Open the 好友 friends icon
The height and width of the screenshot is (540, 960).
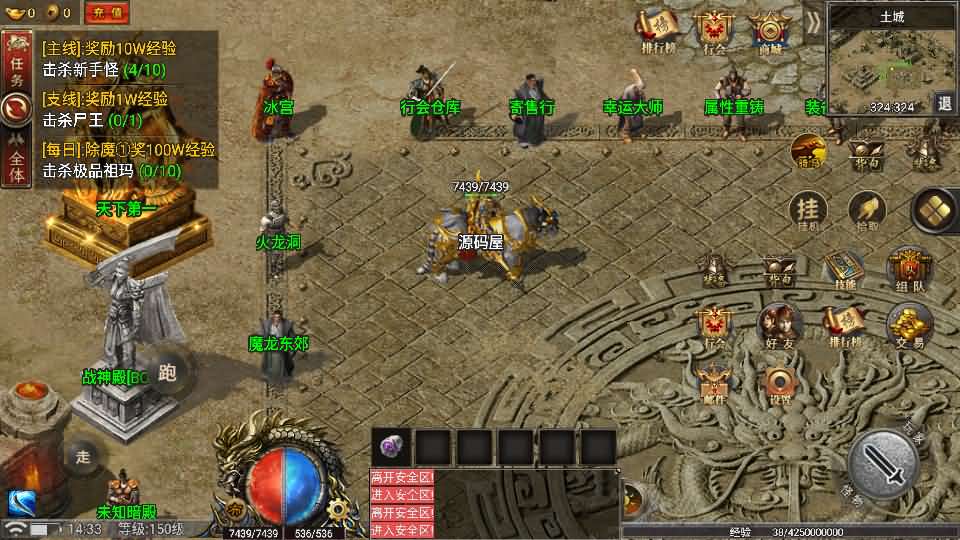(x=778, y=326)
